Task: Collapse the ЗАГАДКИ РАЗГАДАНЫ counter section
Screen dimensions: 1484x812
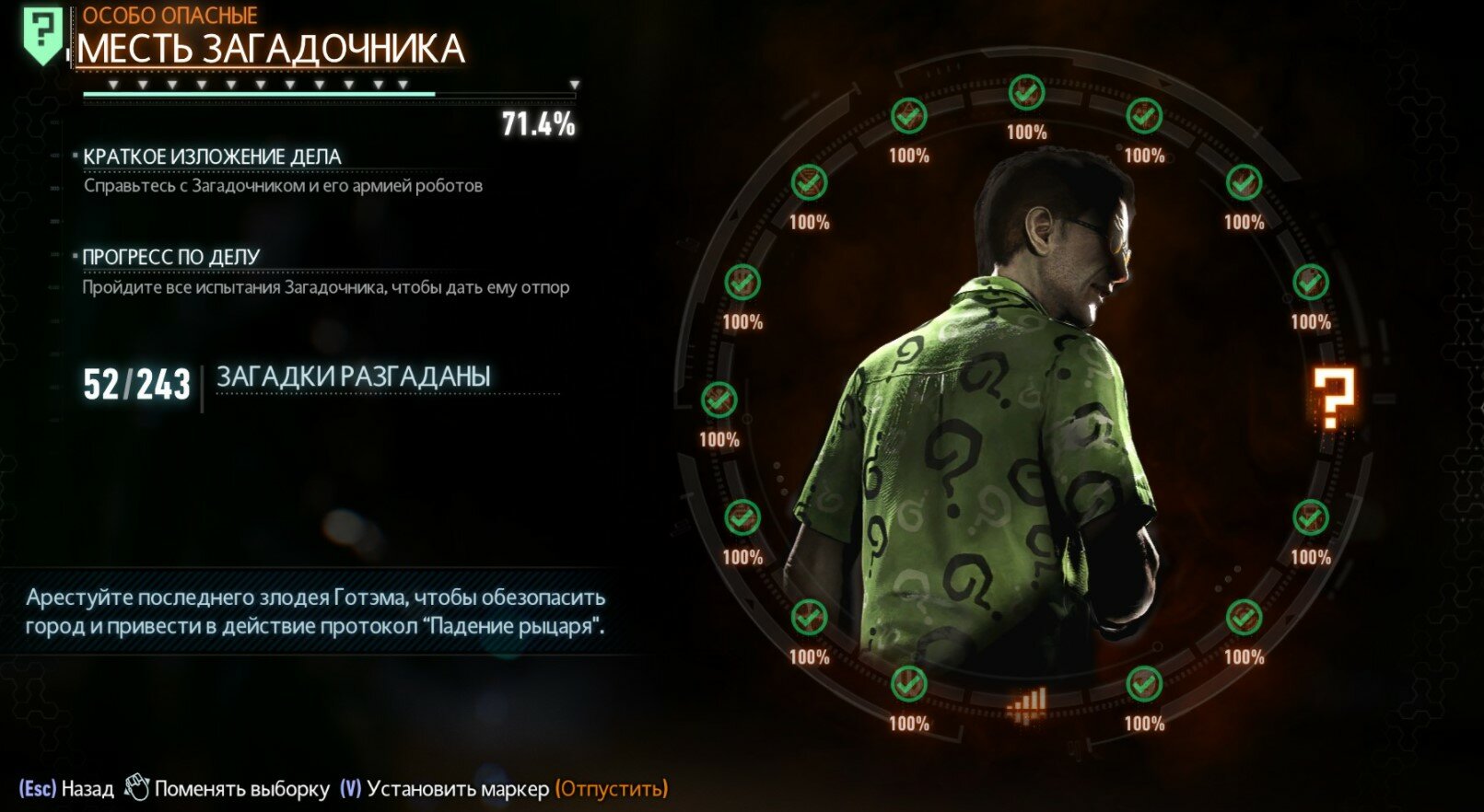Action: coord(354,376)
